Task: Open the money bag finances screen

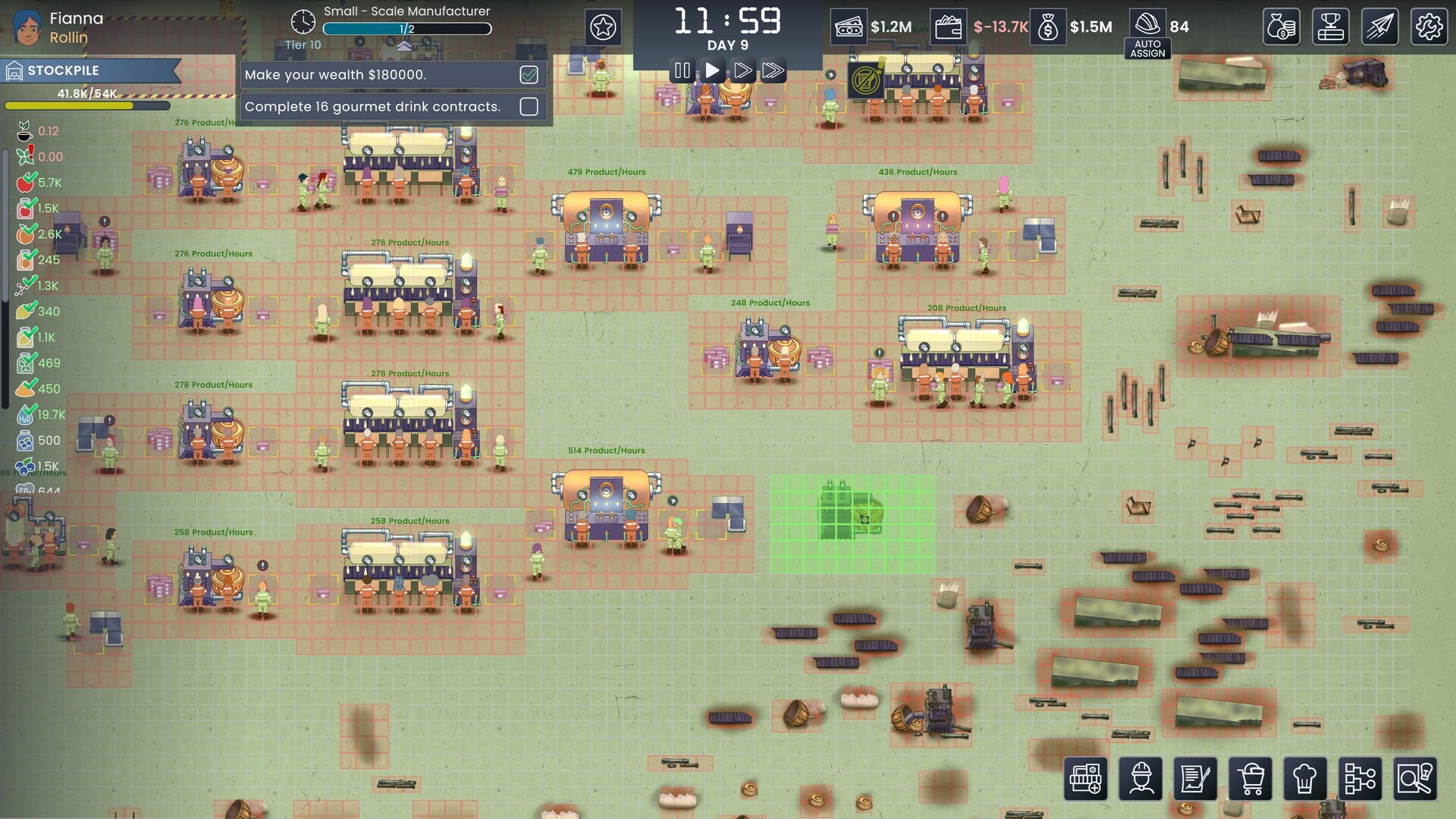Action: pyautogui.click(x=1282, y=27)
